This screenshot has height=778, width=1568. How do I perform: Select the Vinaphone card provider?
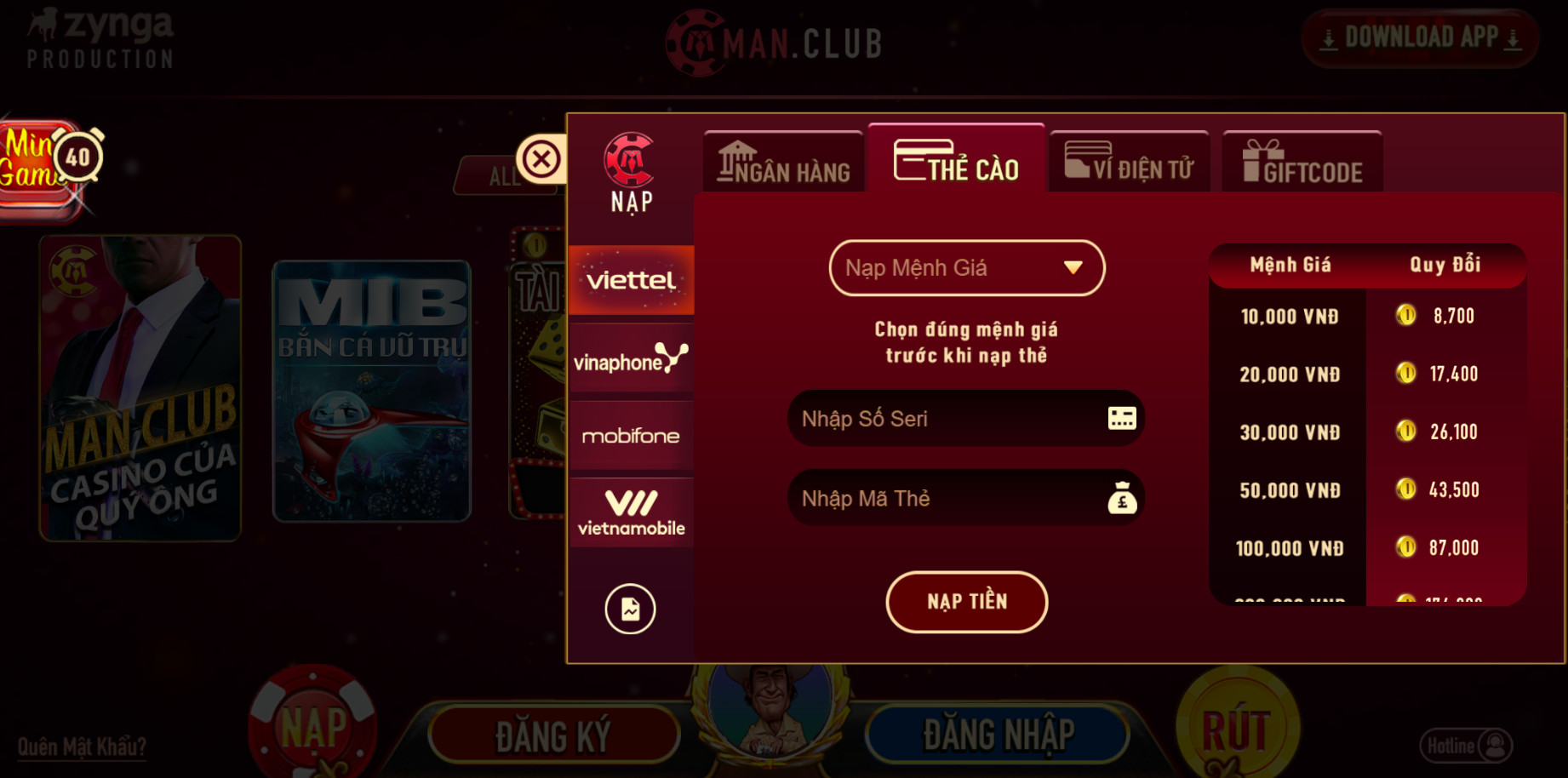(631, 358)
